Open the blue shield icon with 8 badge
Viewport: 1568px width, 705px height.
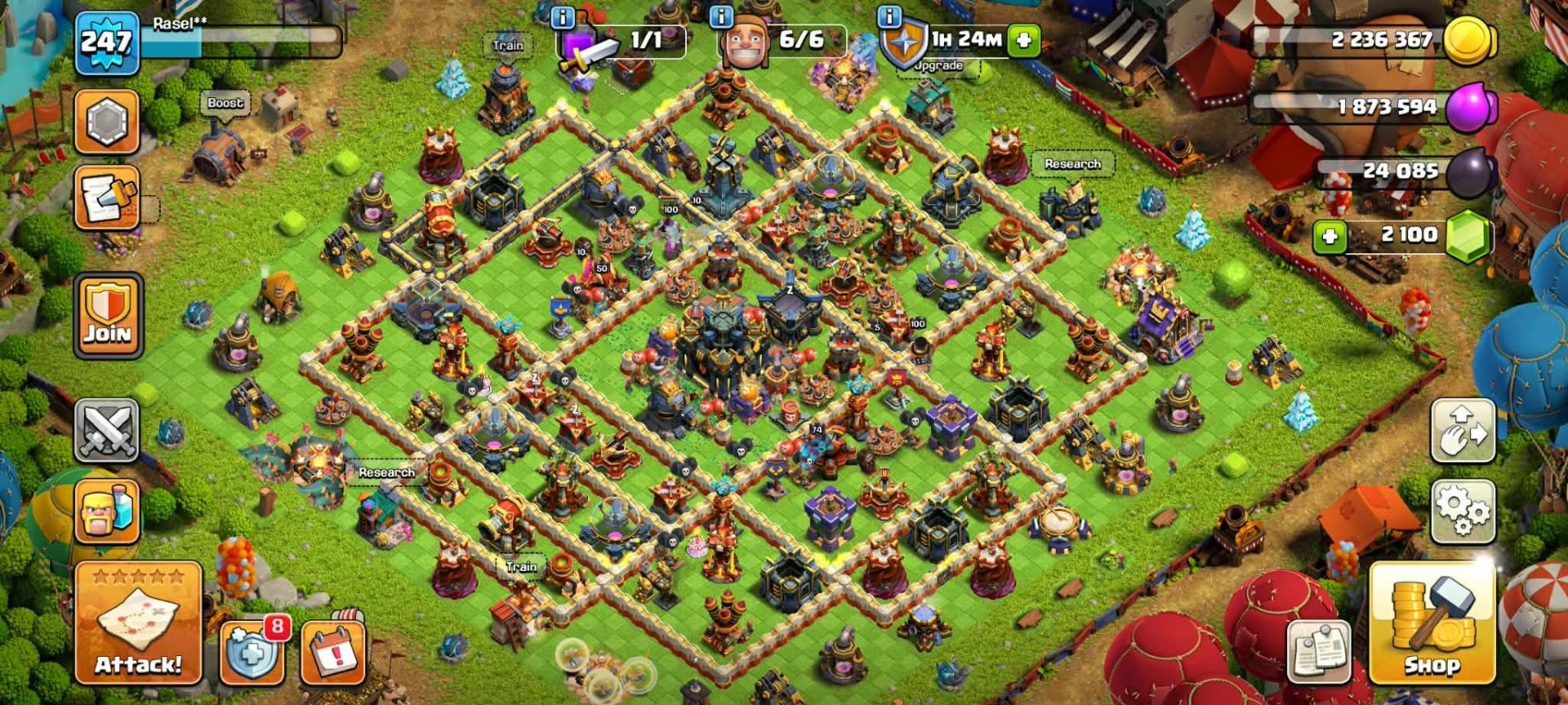pos(252,653)
